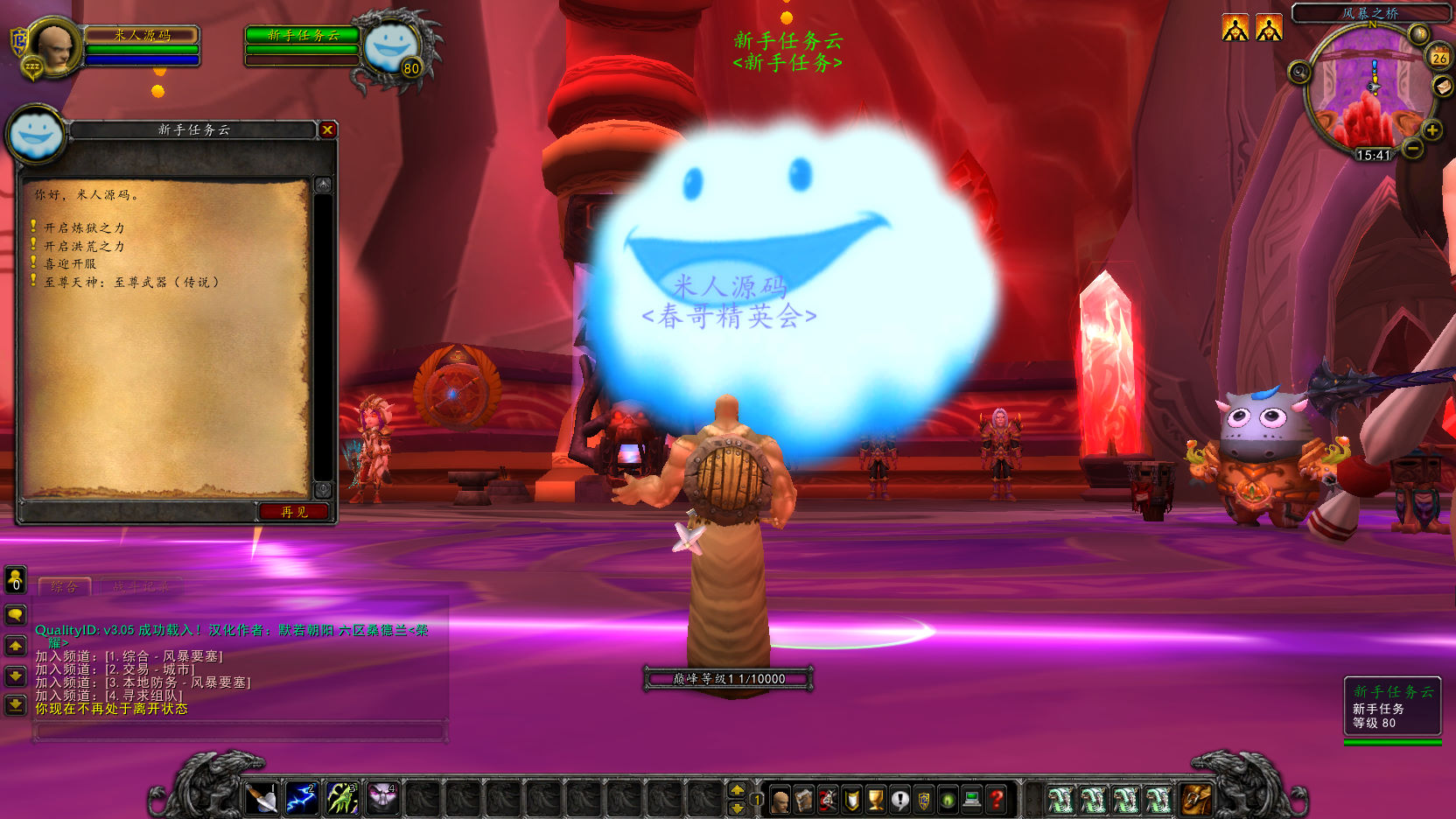Click the 再见 goodbye button
Viewport: 1456px width, 819px height.
pos(294,512)
